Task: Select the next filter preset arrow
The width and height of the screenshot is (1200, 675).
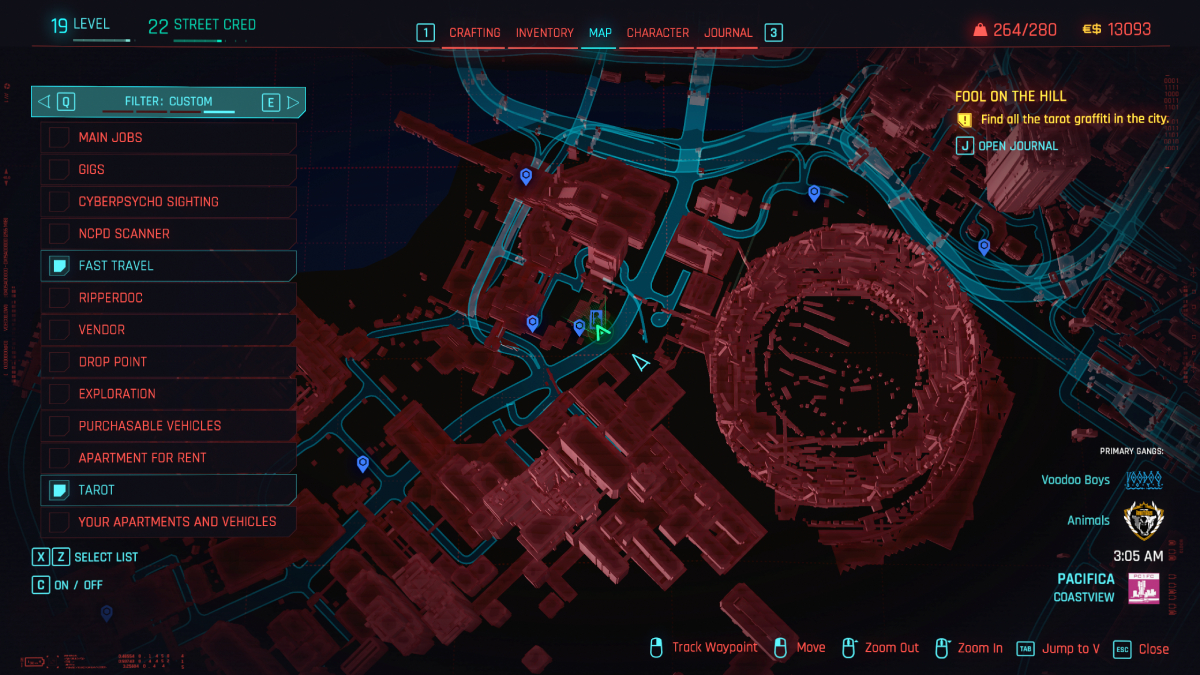Action: [293, 101]
